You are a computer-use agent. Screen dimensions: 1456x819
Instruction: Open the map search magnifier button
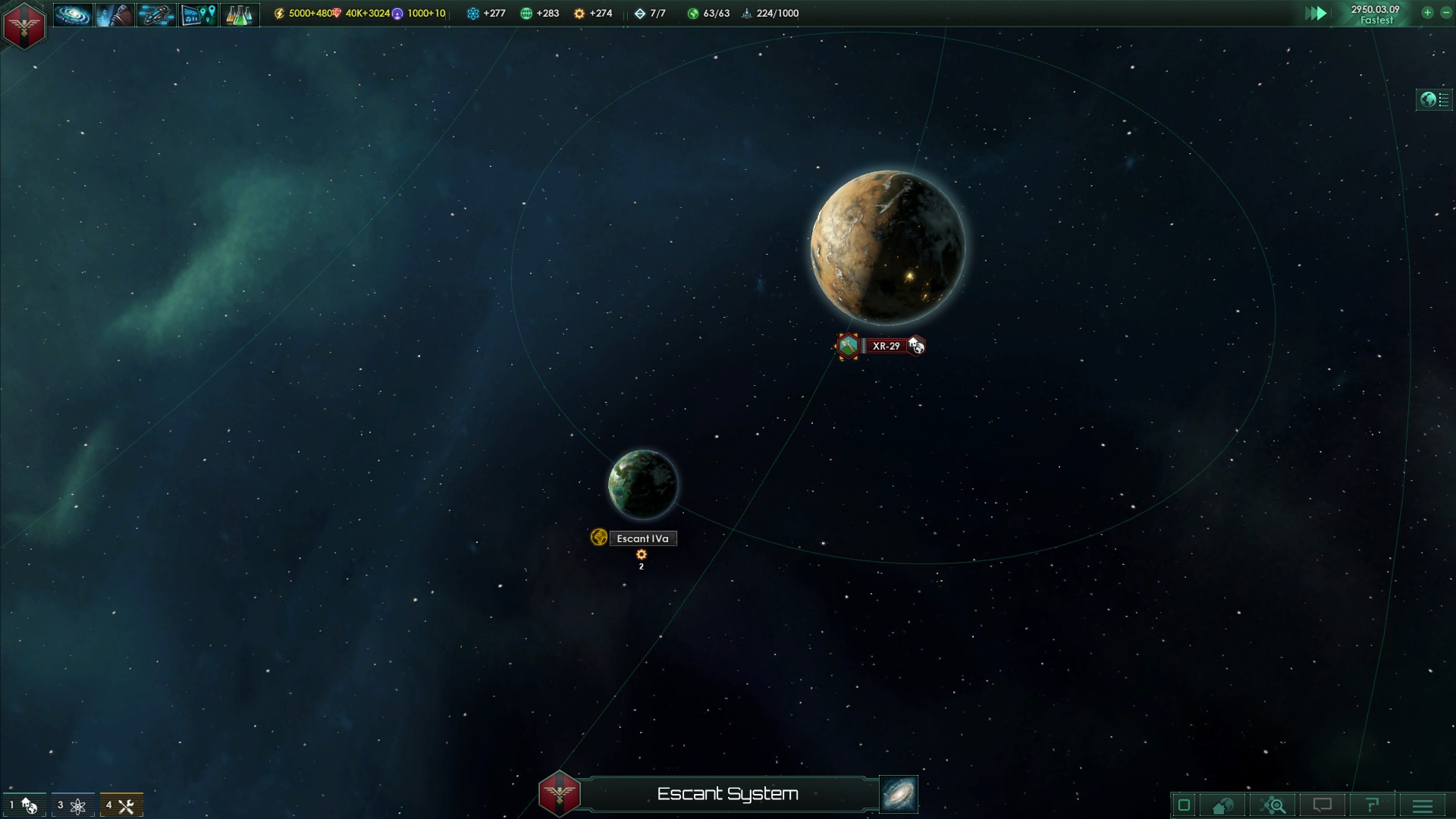pyautogui.click(x=1273, y=805)
